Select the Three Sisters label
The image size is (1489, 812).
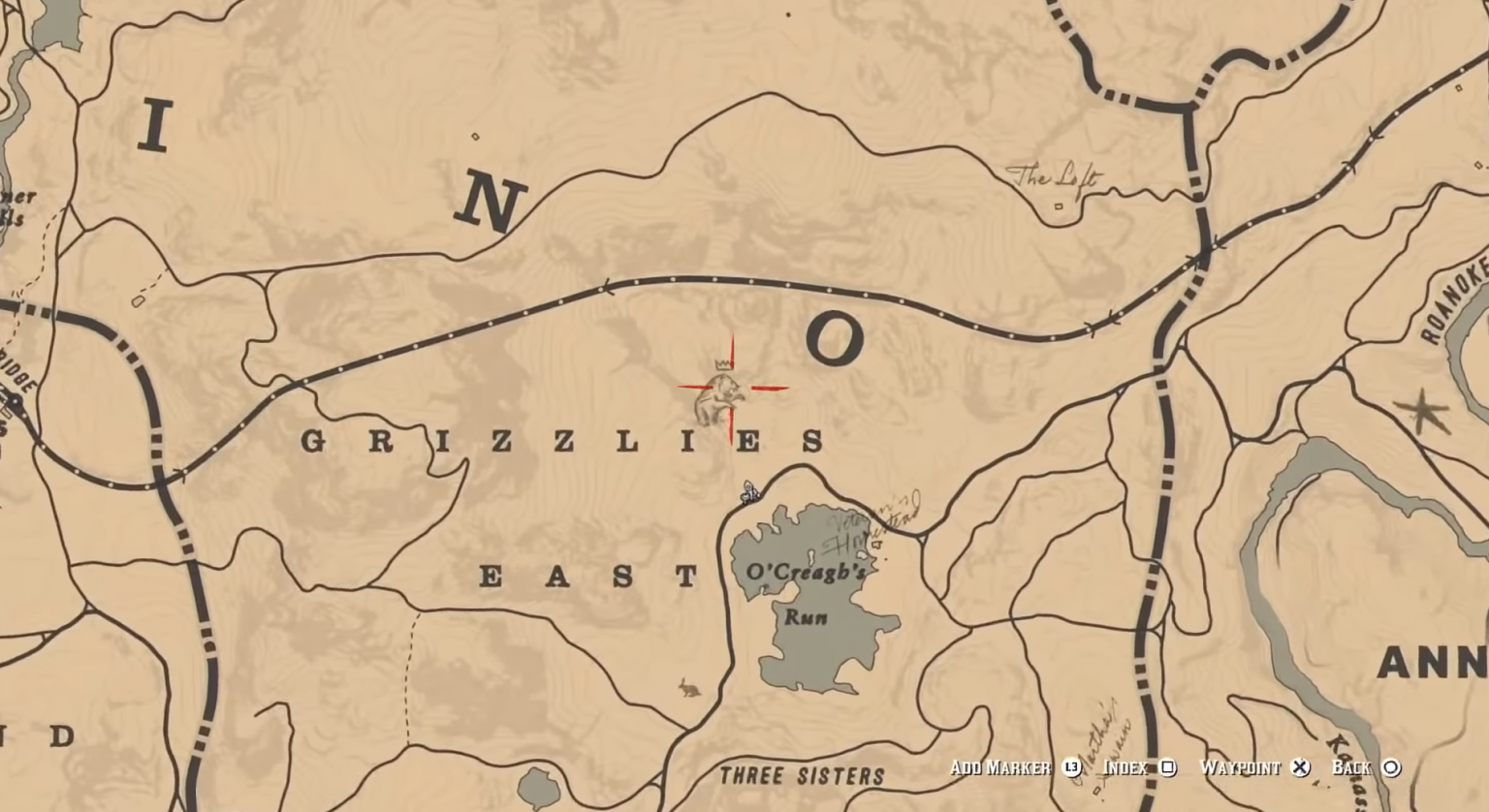[x=801, y=776]
